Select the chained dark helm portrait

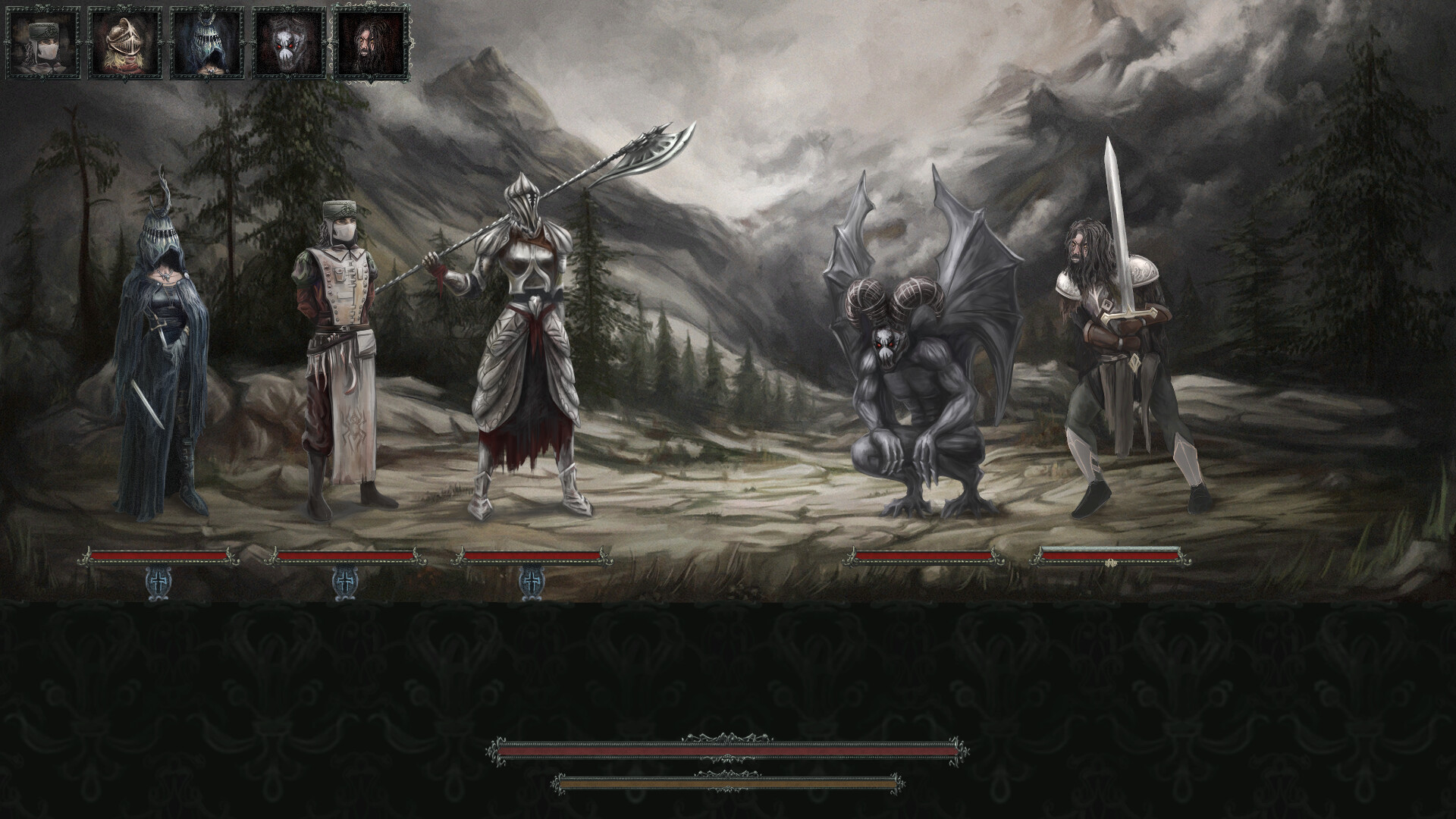coord(207,42)
